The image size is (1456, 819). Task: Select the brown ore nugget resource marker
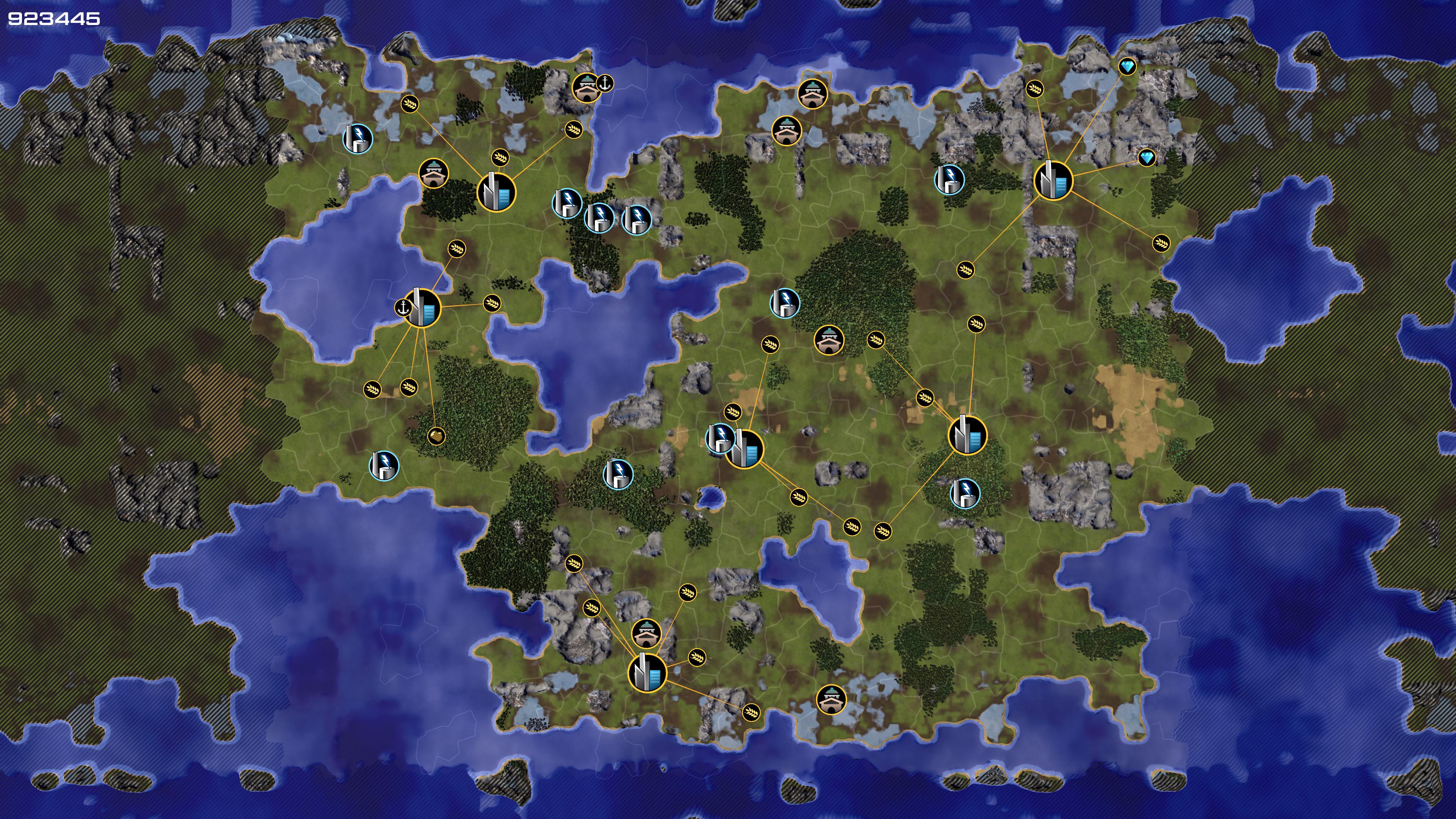pyautogui.click(x=436, y=436)
